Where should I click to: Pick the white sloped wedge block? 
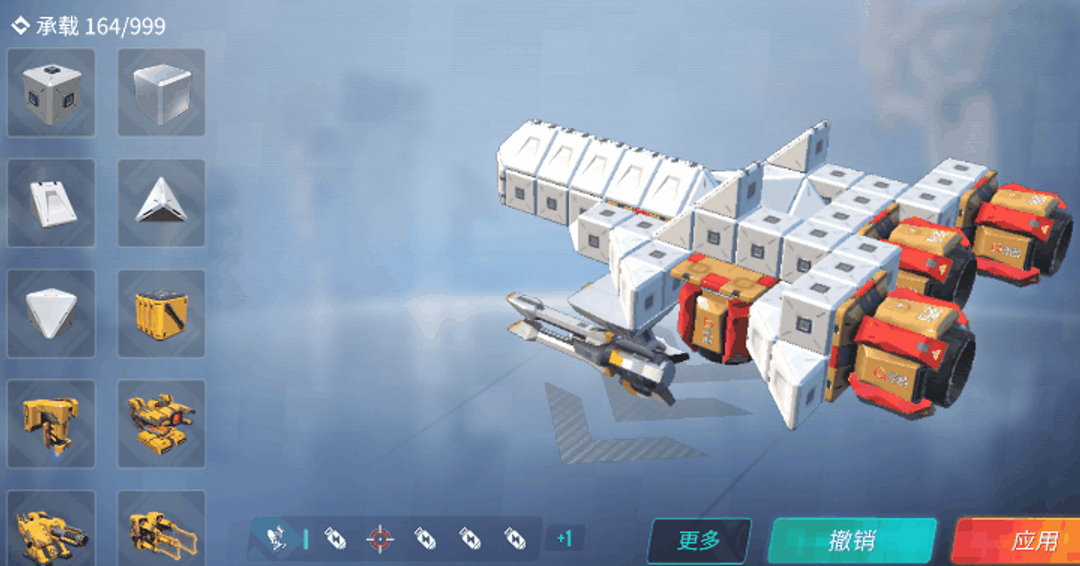51,203
